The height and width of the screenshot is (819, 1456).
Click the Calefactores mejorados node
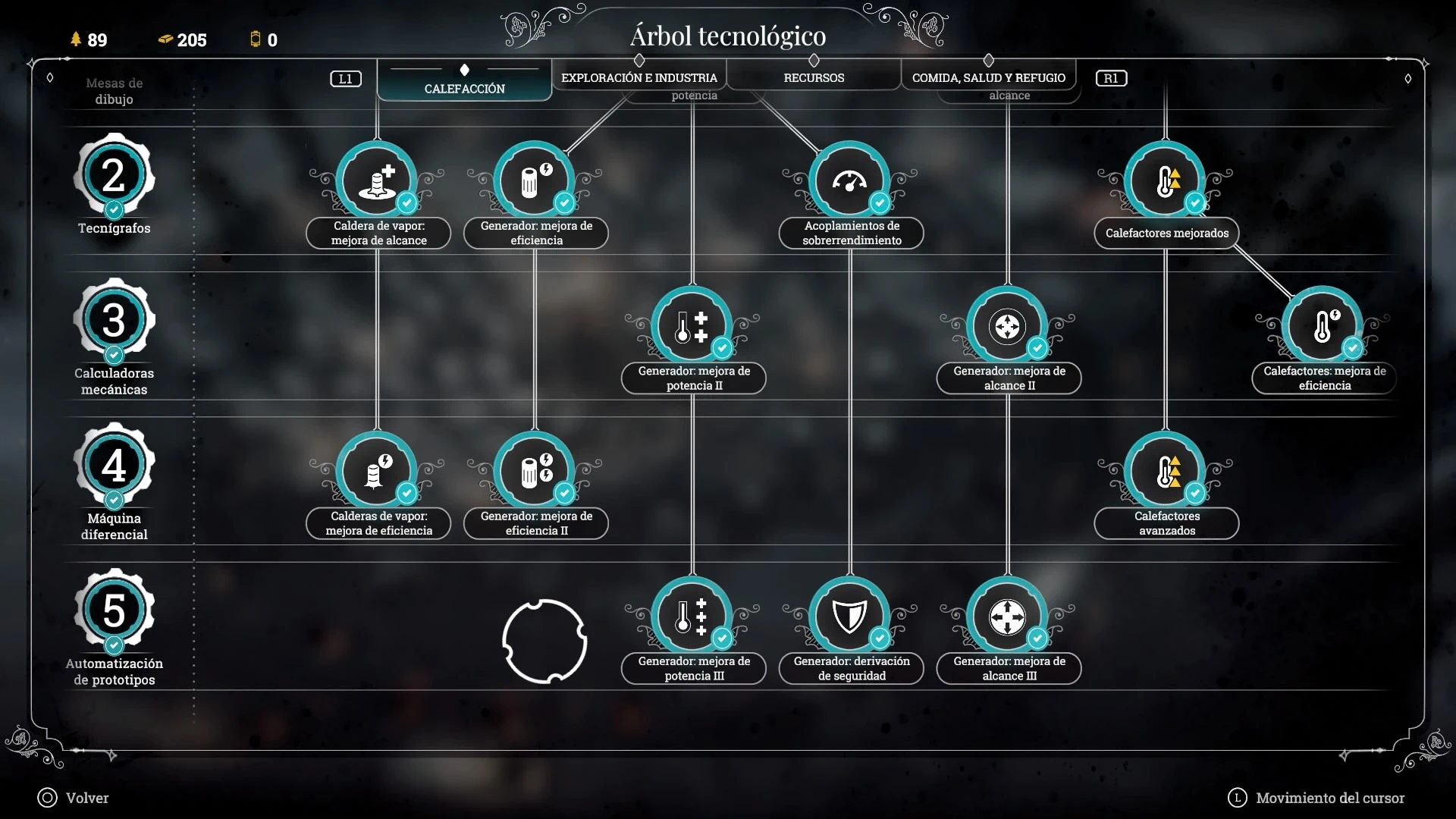(1165, 182)
